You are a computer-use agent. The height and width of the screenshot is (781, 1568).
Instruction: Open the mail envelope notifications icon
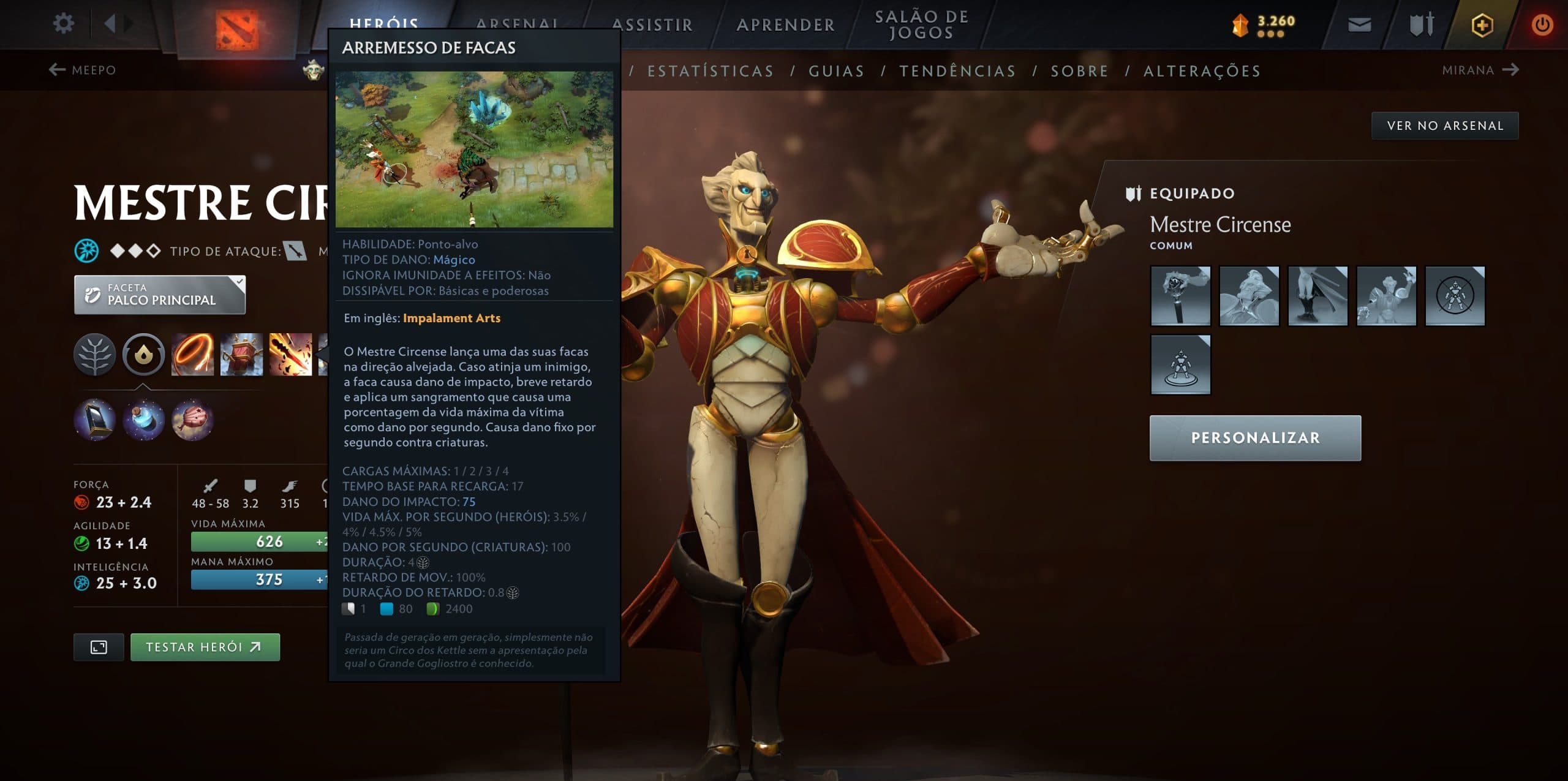coord(1360,25)
